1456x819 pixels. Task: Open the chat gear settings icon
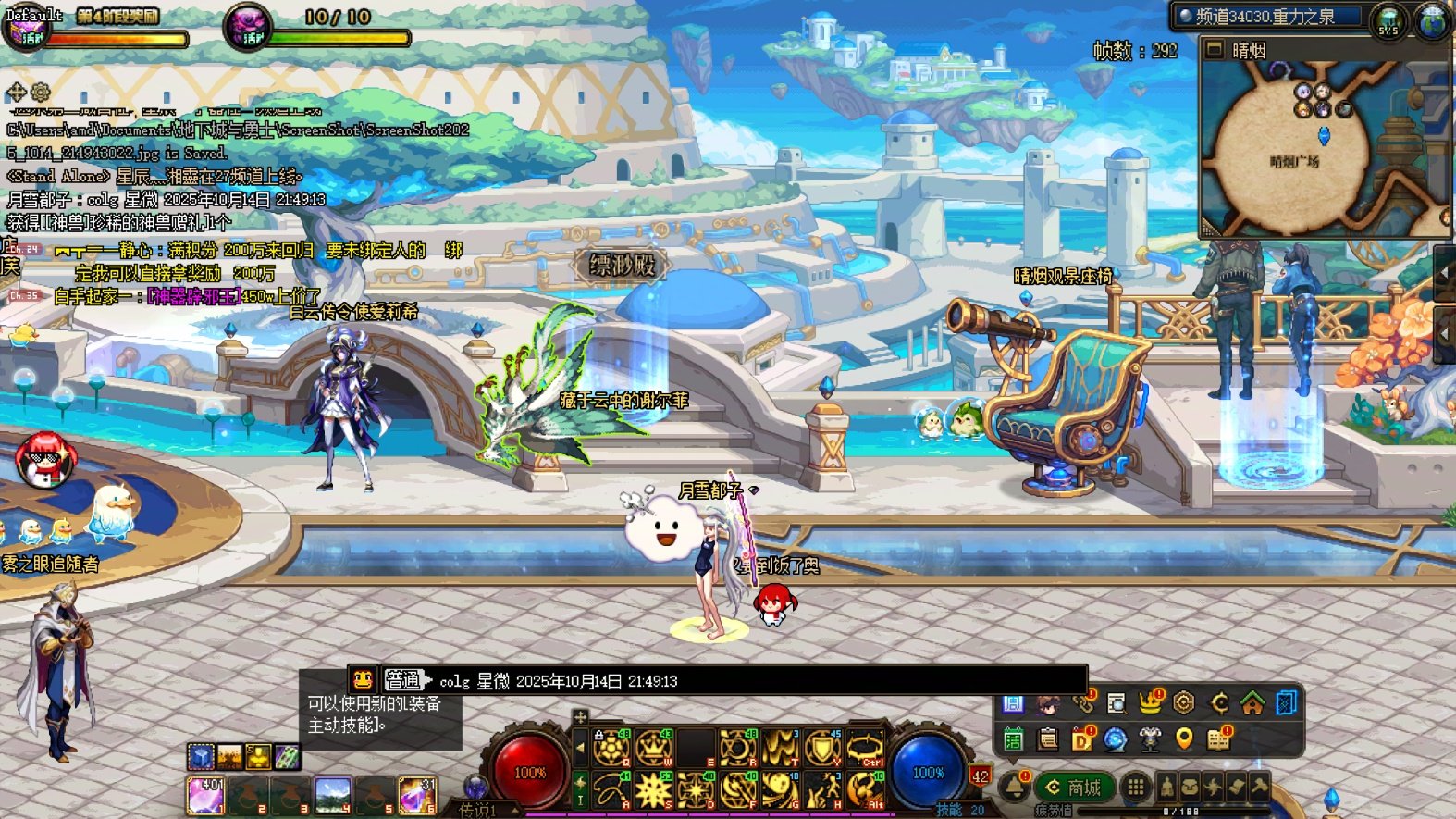point(41,92)
